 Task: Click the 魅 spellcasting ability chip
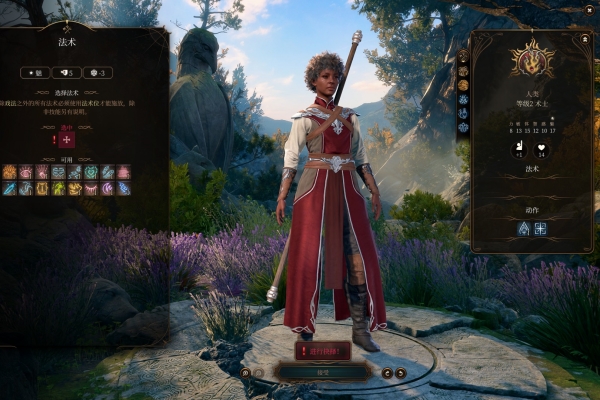[36, 73]
